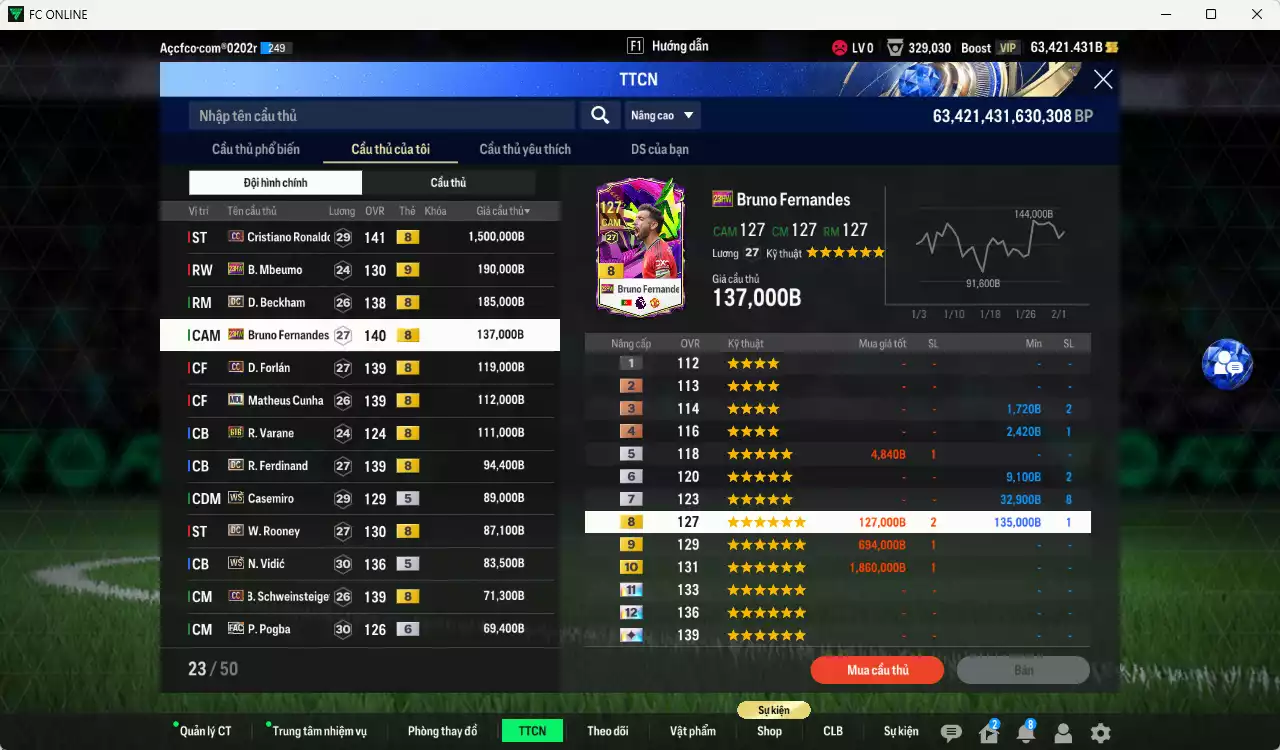The image size is (1280, 750).
Task: Open the profile icon near the settings gear
Action: click(x=1064, y=731)
